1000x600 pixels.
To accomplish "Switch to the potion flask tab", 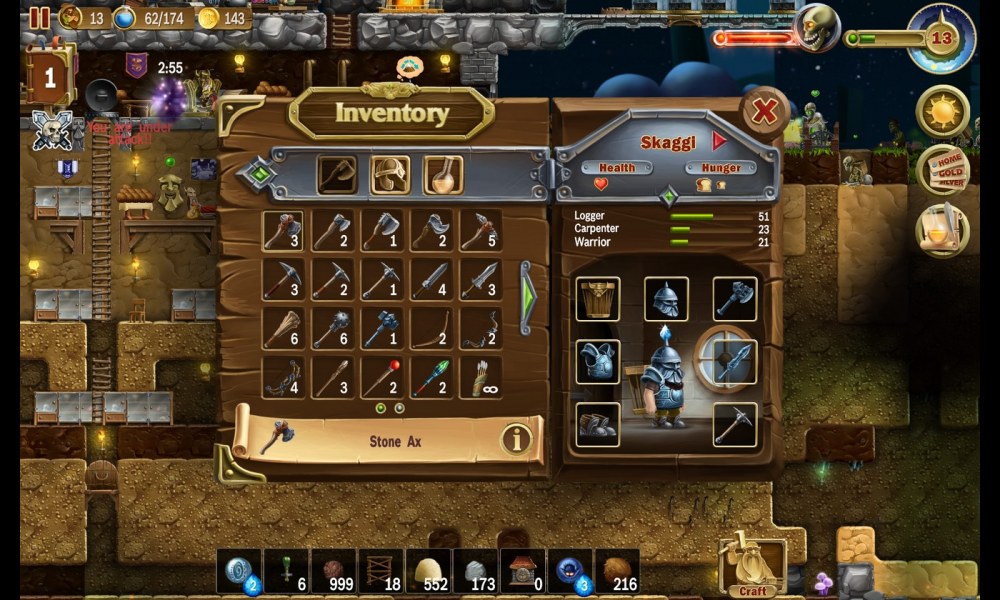I will coord(442,175).
